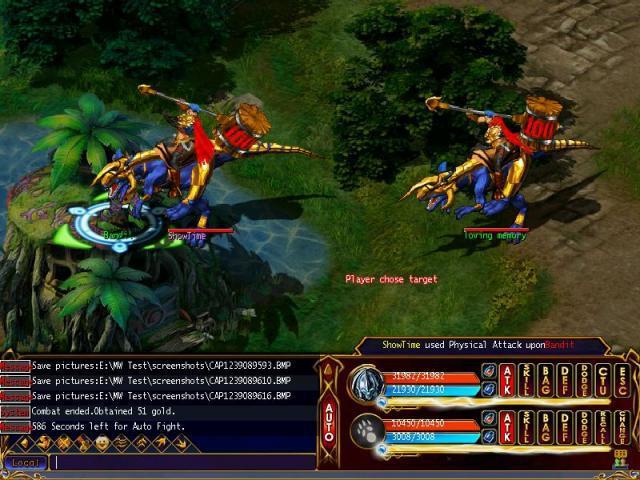Recall the pet with the RECALL button

(602, 427)
